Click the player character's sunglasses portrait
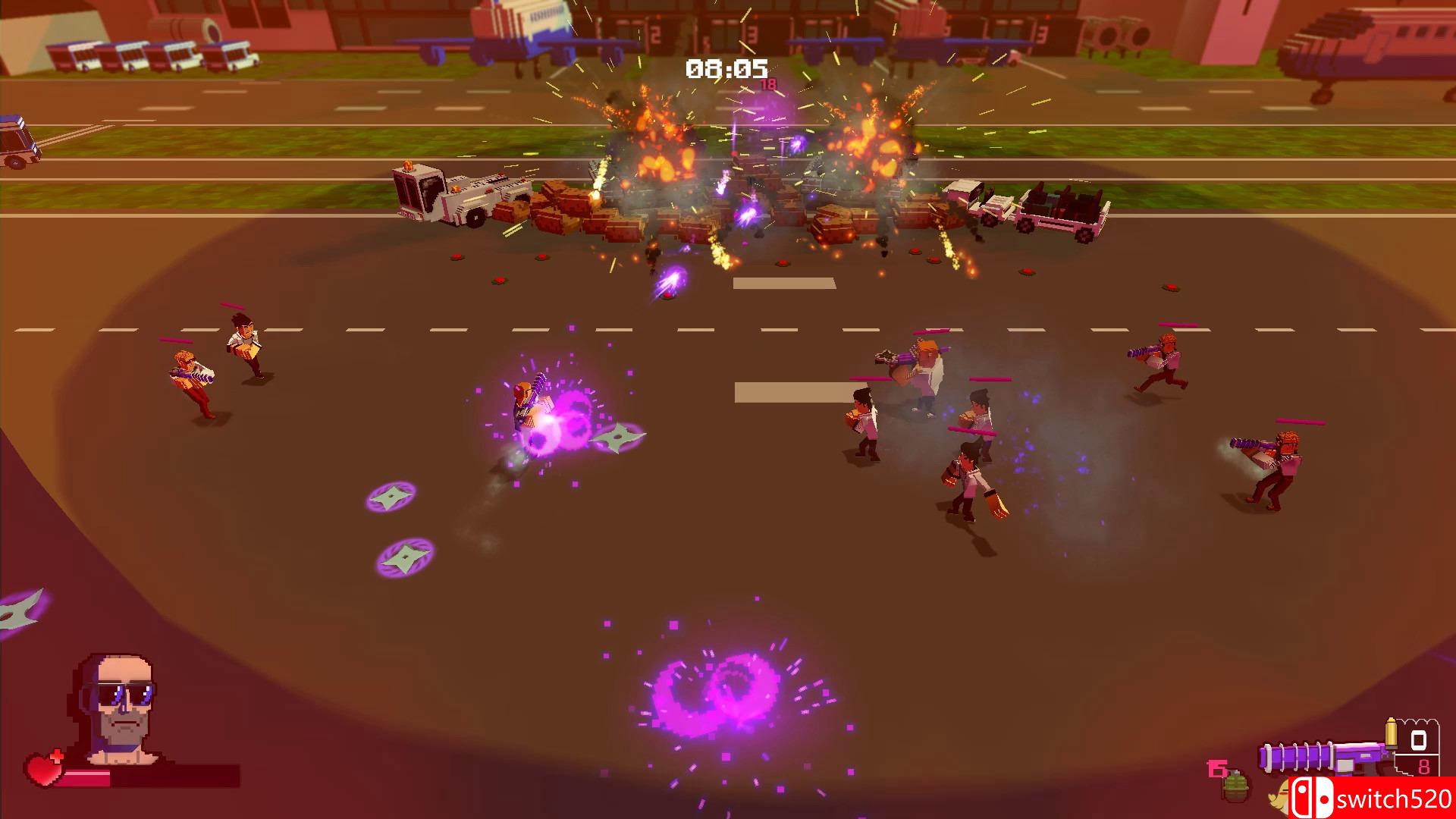 tap(125, 694)
